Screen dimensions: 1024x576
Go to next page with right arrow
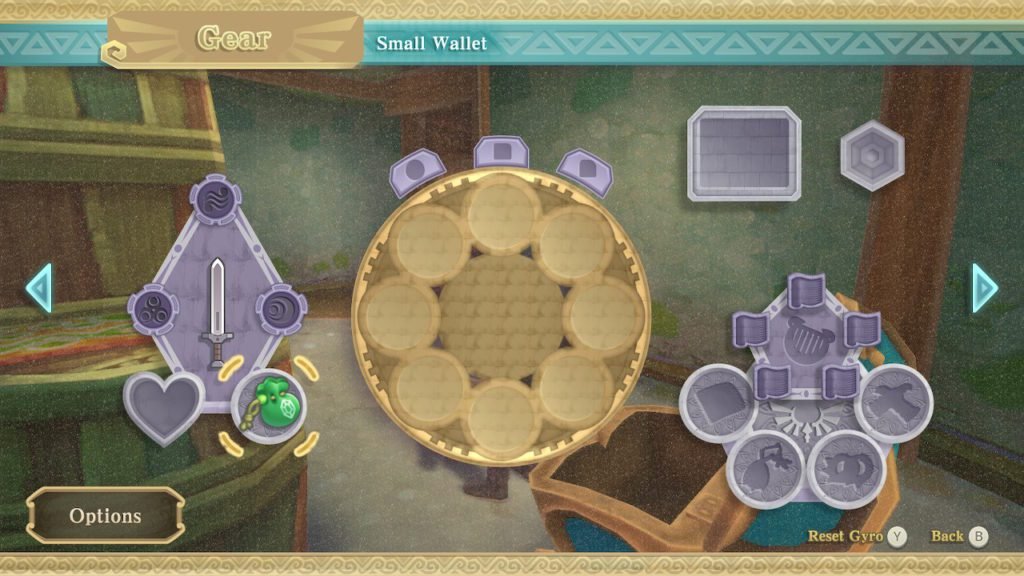coord(986,288)
